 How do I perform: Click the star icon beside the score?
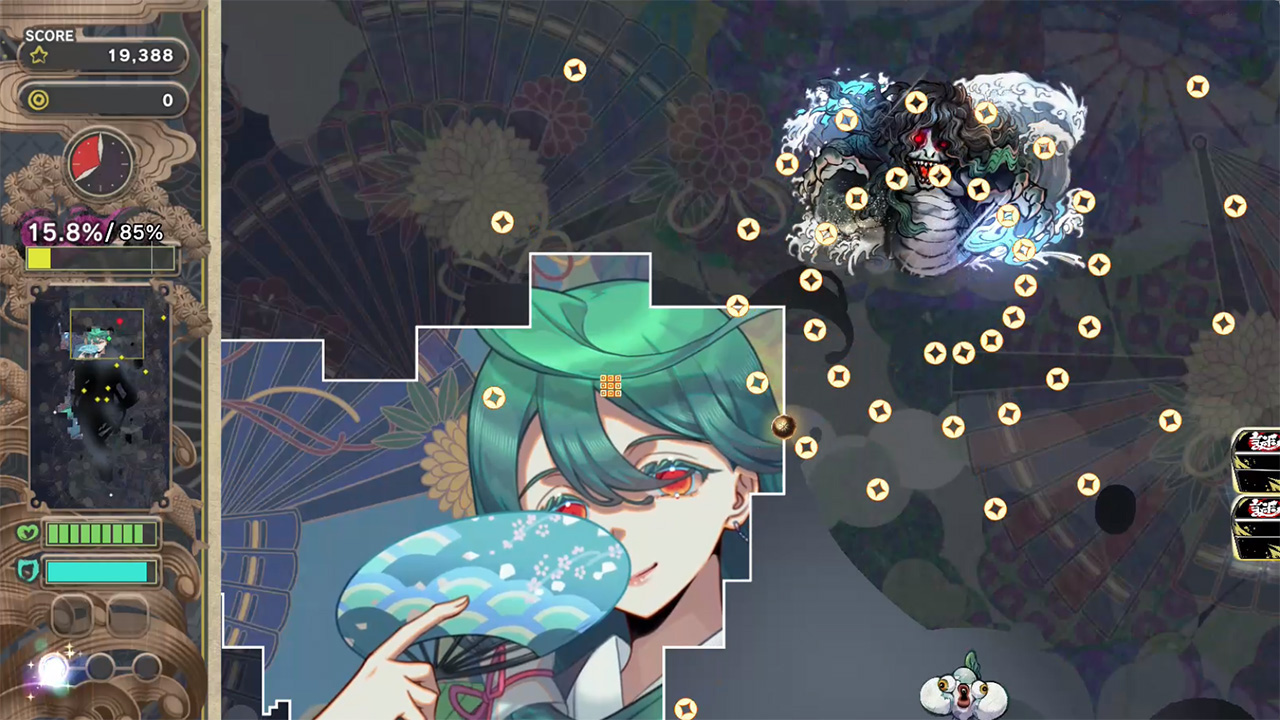tap(38, 55)
